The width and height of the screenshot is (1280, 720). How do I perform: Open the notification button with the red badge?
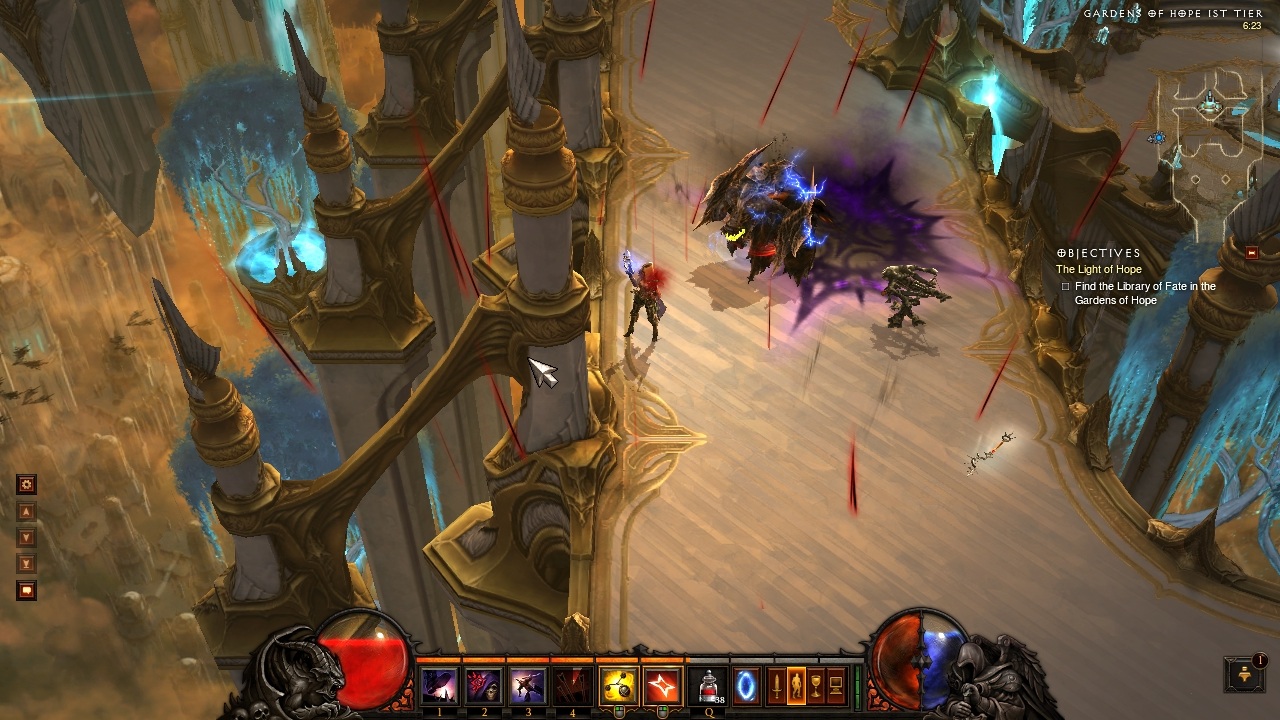1245,674
